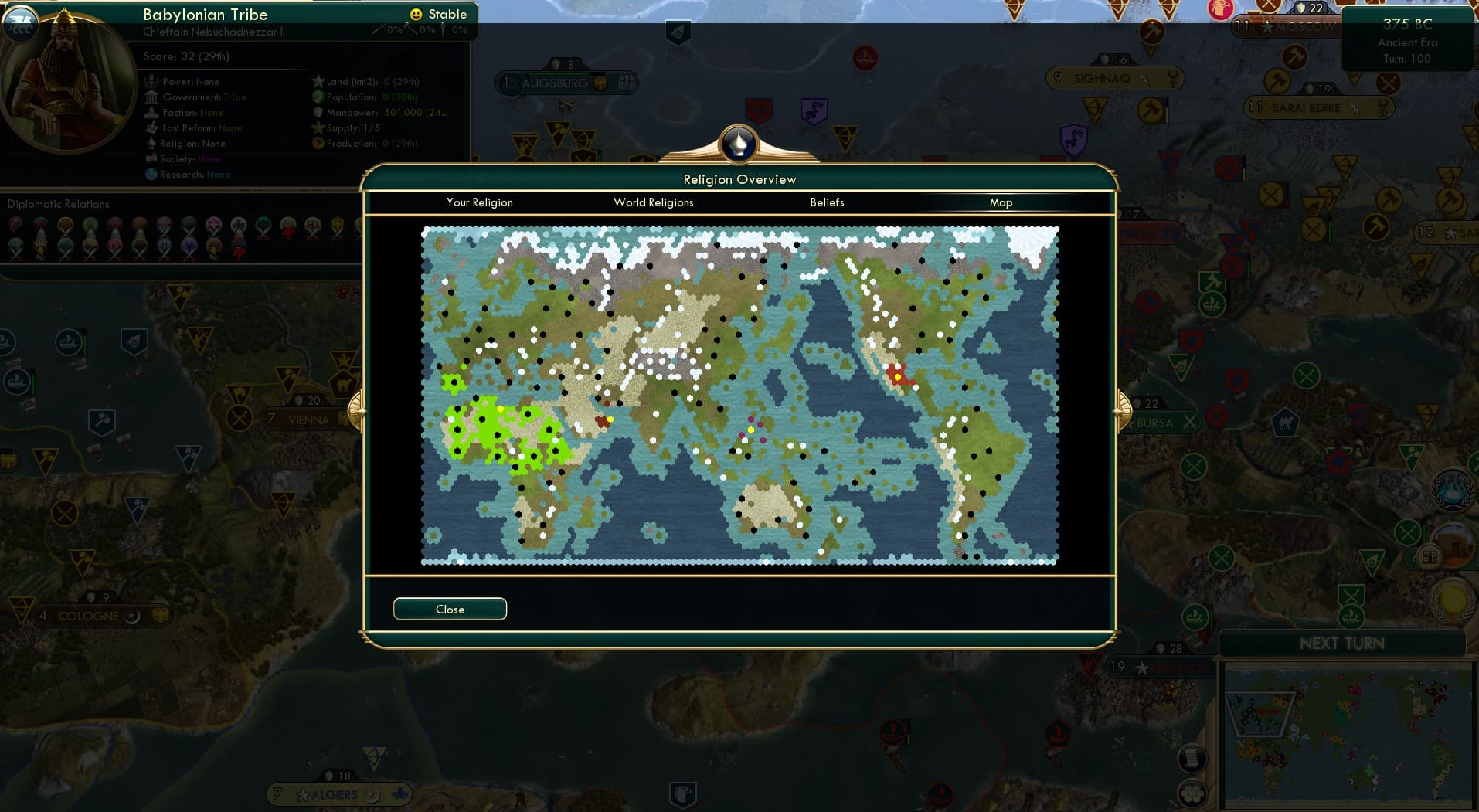Click the honeycomb notification icon bottom right
This screenshot has height=812, width=1479.
pos(1193,792)
